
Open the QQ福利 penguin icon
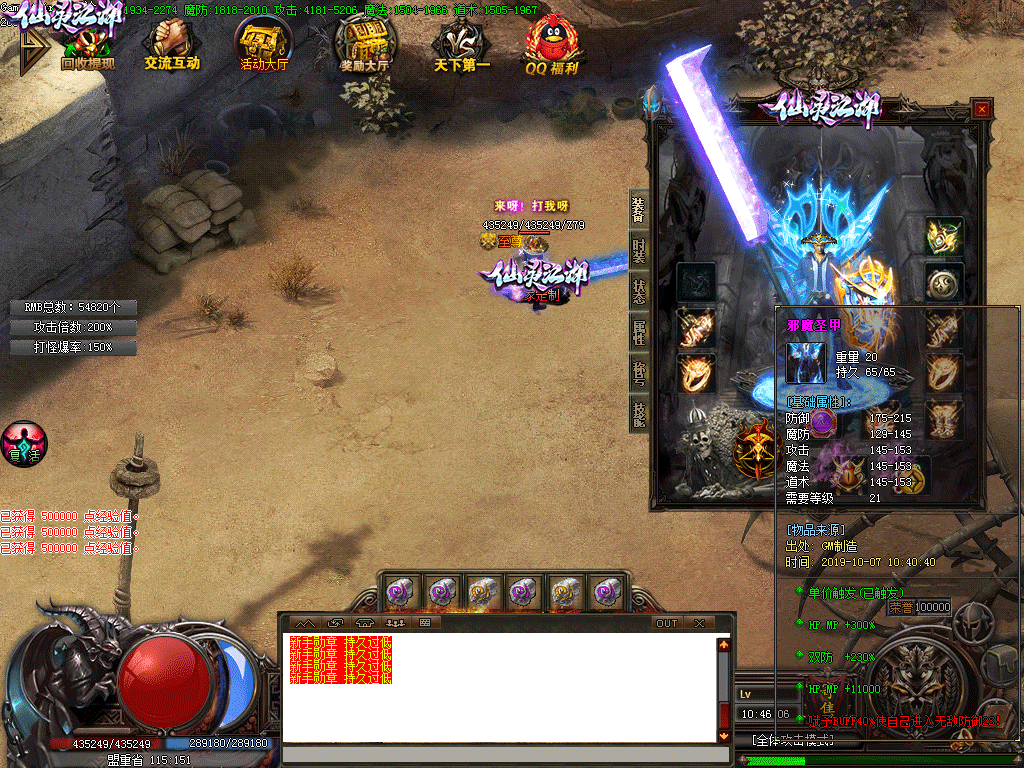click(x=552, y=47)
